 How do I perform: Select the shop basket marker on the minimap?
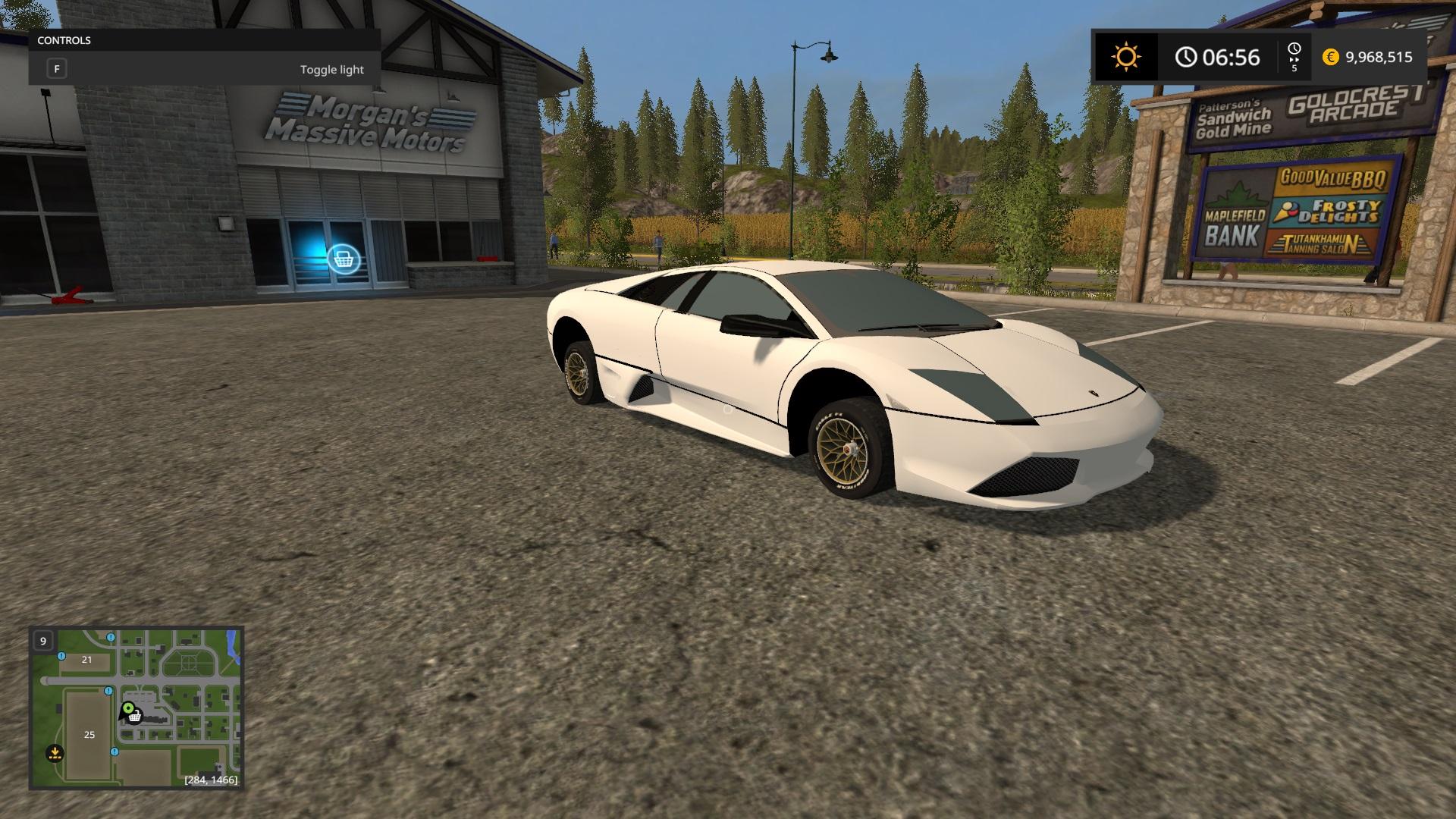coord(135,716)
